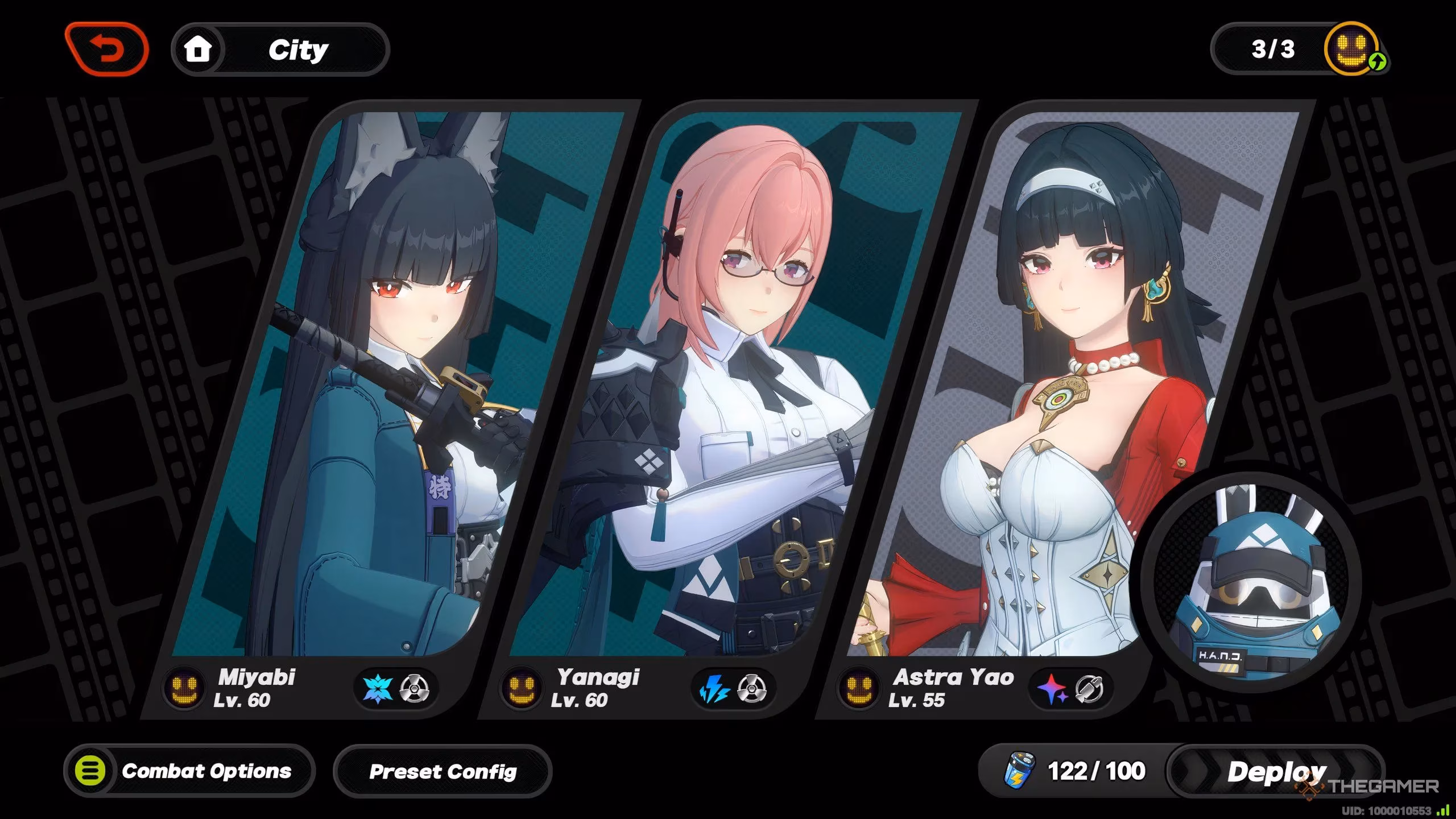1456x819 pixels.
Task: Open Preset Config
Action: click(442, 771)
